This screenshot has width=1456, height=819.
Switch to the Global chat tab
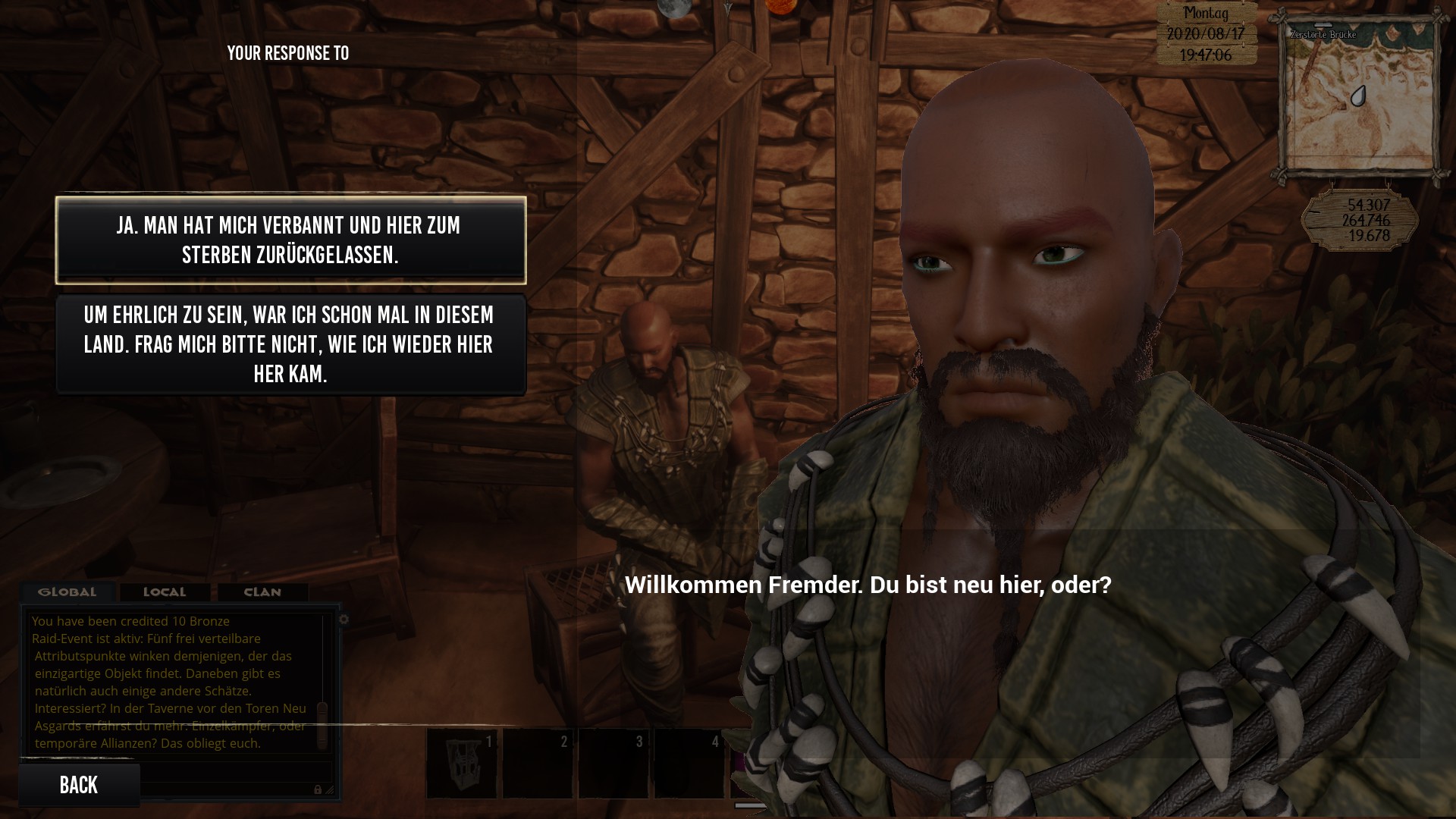coord(67,592)
